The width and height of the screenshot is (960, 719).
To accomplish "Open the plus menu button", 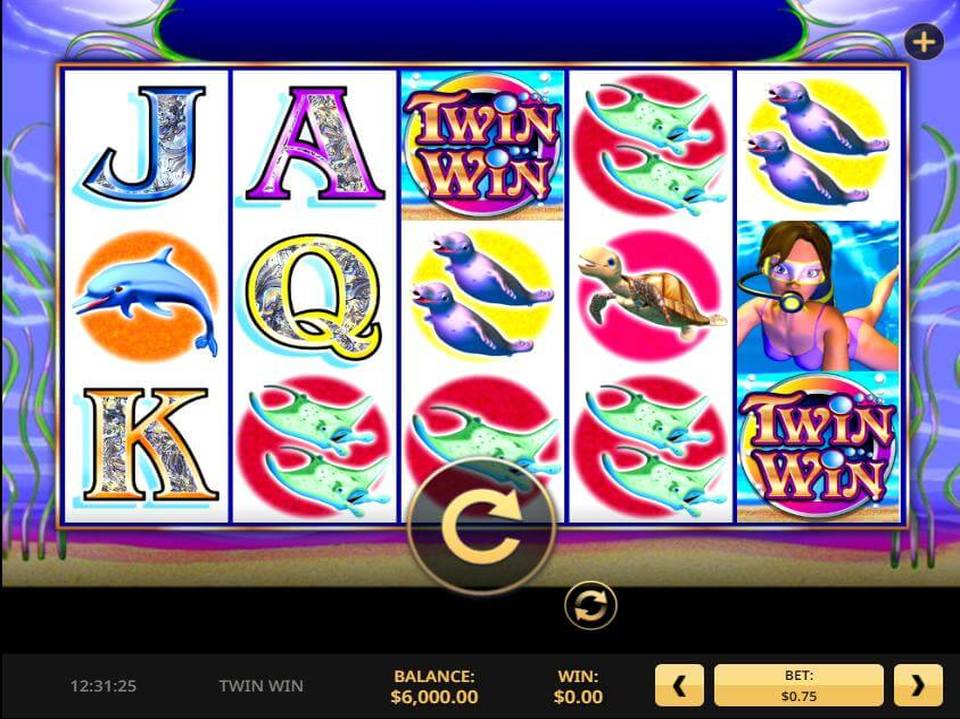I will point(923,42).
